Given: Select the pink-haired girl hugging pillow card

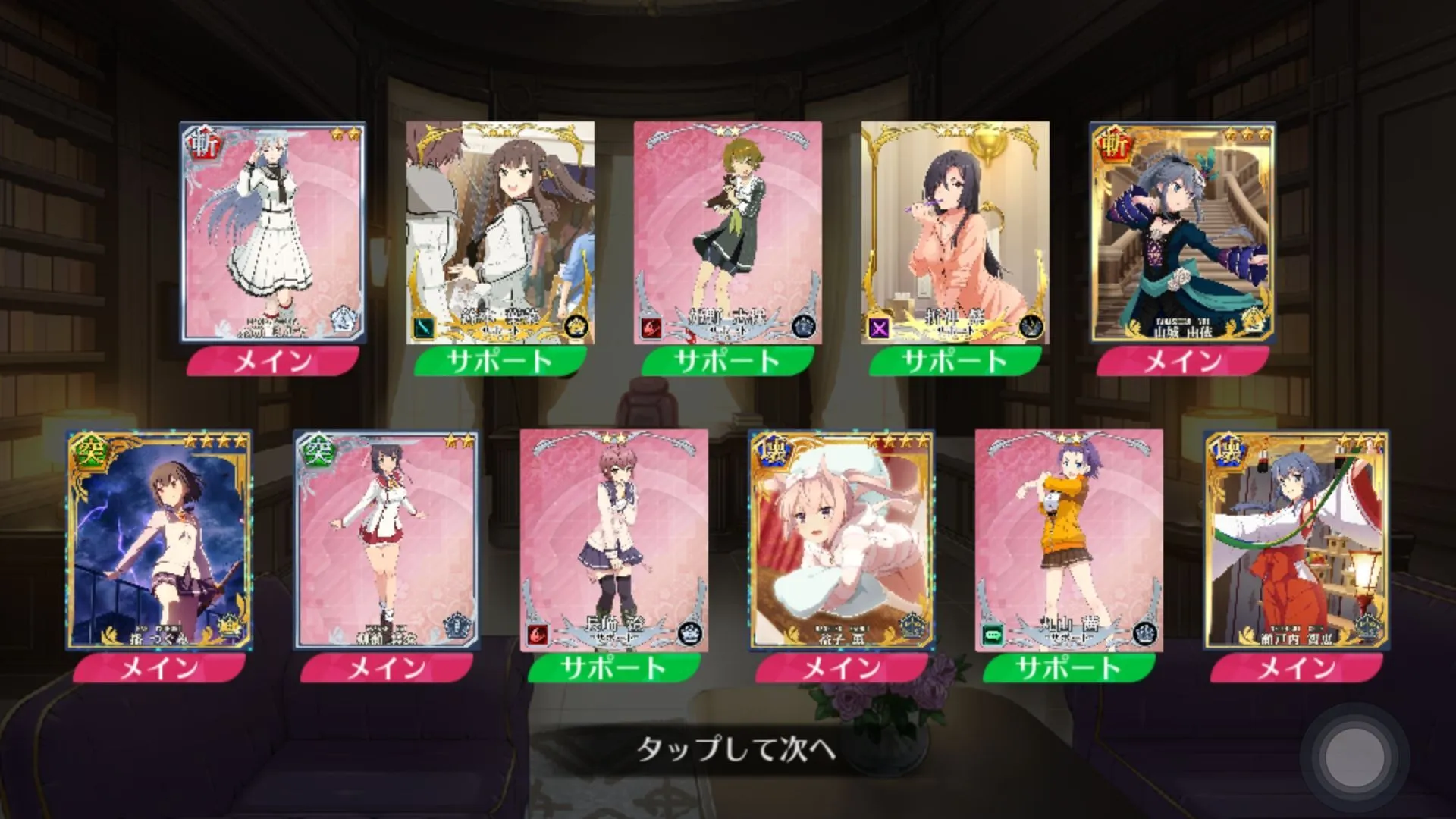Looking at the screenshot, I should pos(842,540).
